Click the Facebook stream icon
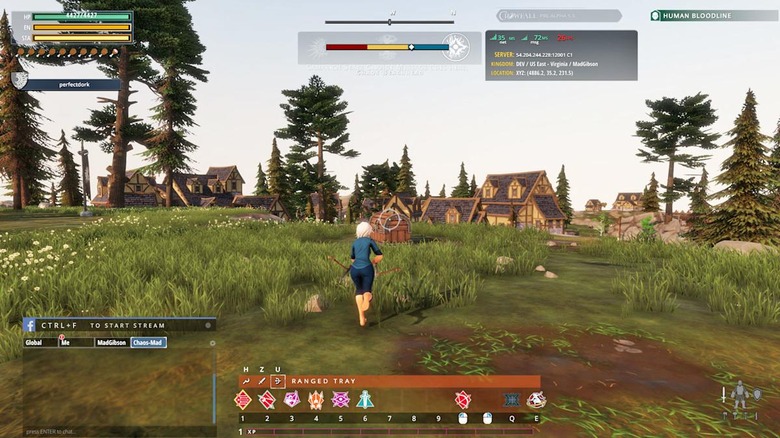The image size is (780, 438). point(30,325)
